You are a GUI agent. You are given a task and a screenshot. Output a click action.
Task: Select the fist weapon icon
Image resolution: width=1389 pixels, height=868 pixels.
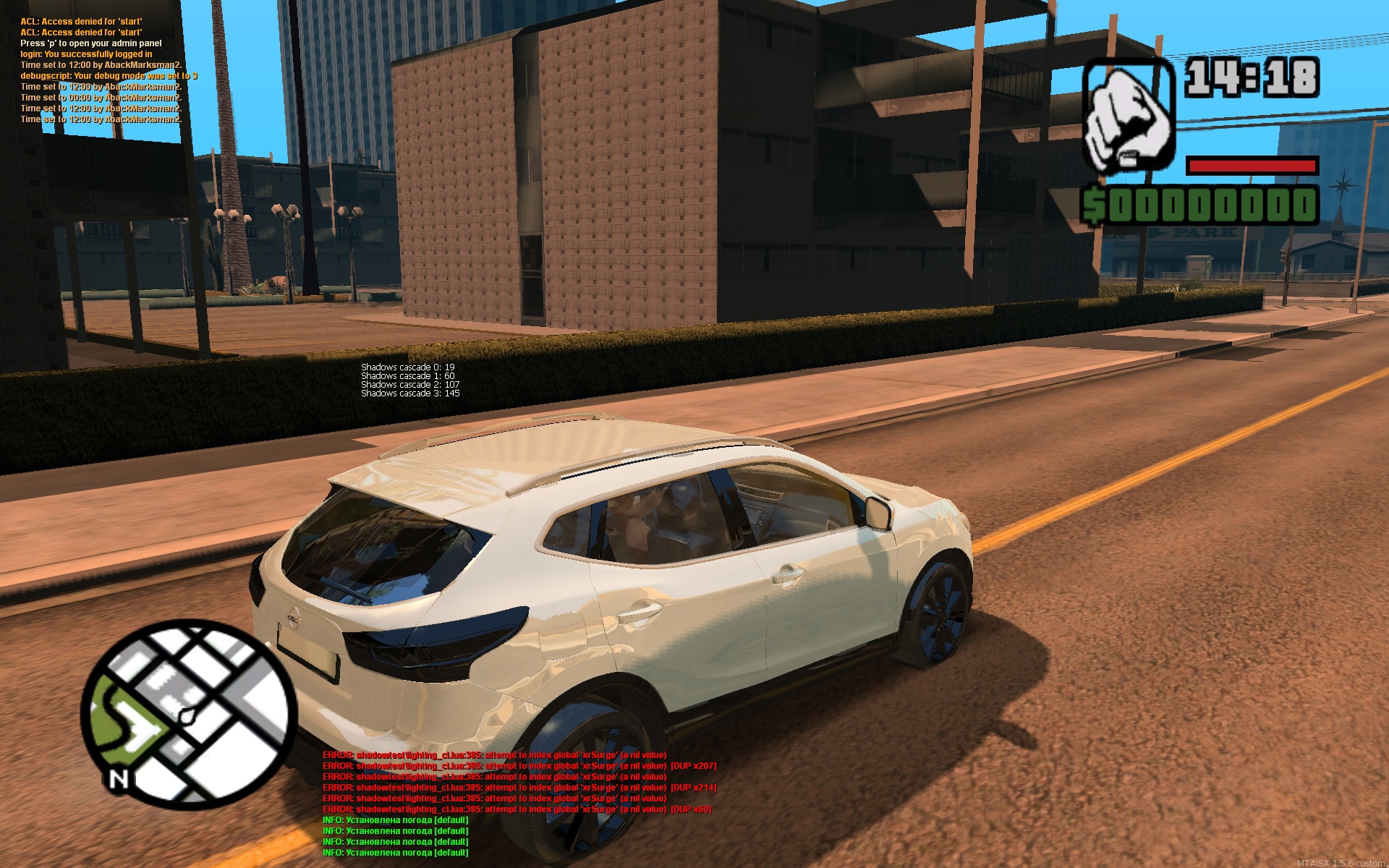coord(1127,117)
